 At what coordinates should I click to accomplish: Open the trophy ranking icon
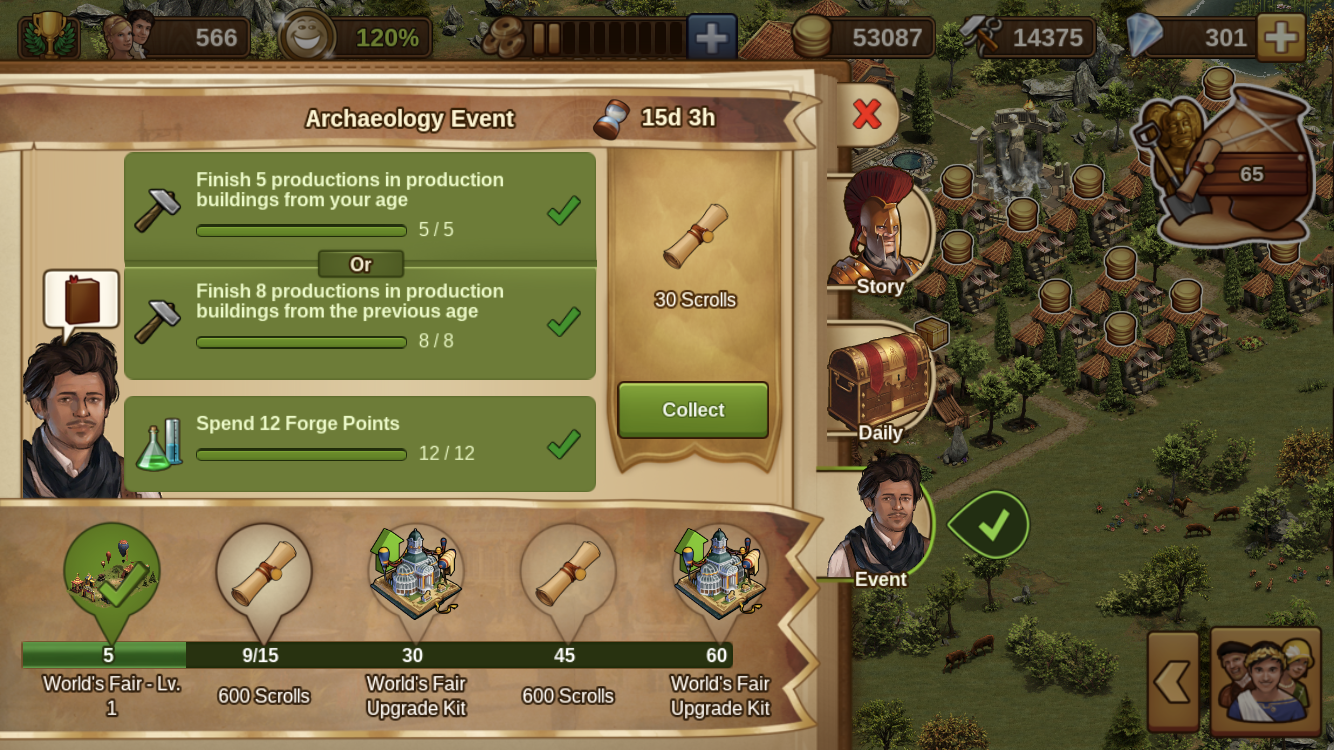click(x=48, y=36)
